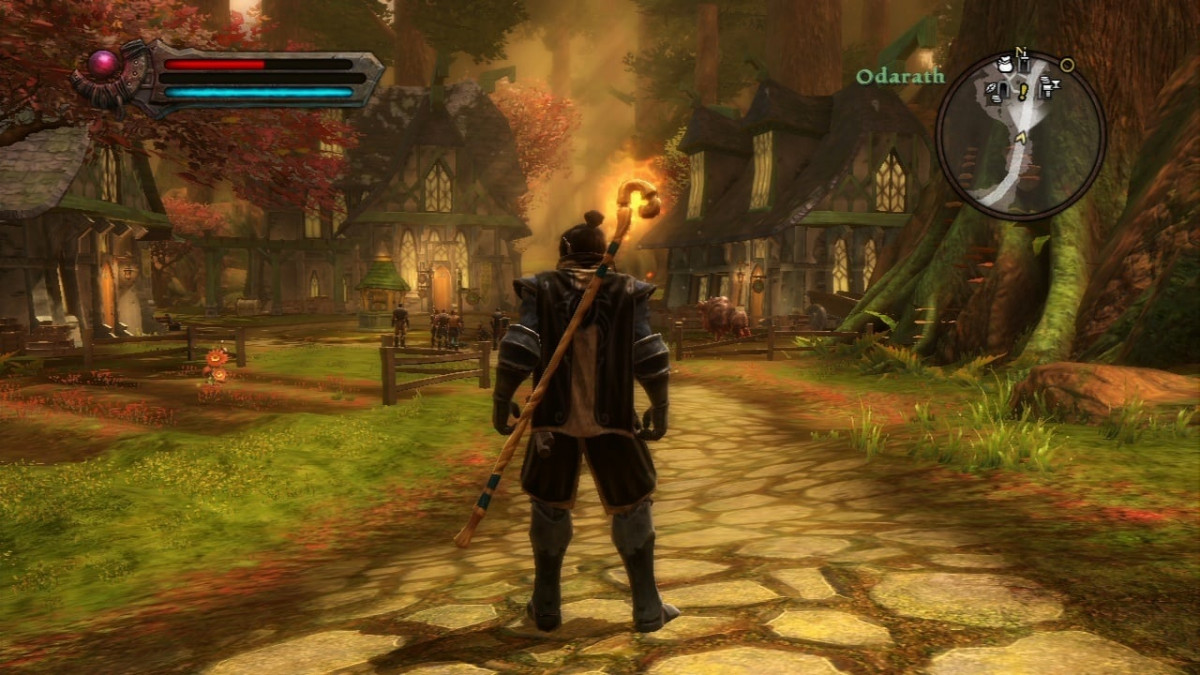The width and height of the screenshot is (1200, 675).
Task: Select the yellow exclamation quest marker
Action: [x=1022, y=91]
